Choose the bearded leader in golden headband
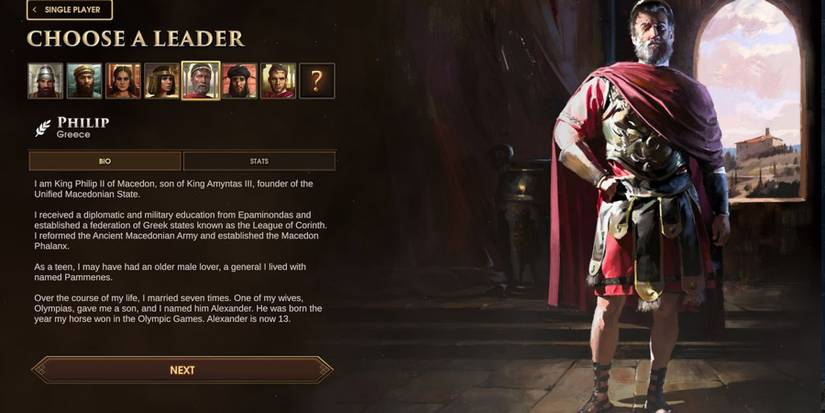The height and width of the screenshot is (413, 825). [x=84, y=81]
